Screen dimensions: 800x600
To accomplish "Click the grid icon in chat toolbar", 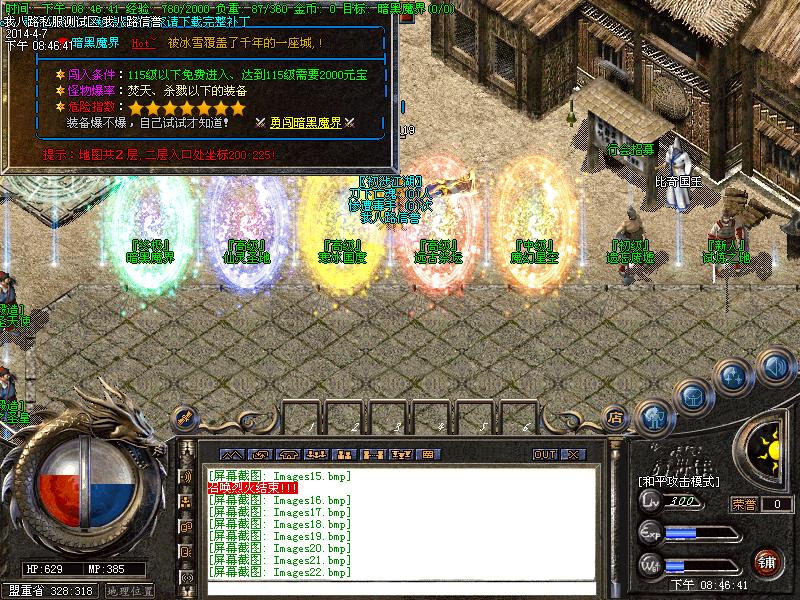I will (427, 454).
